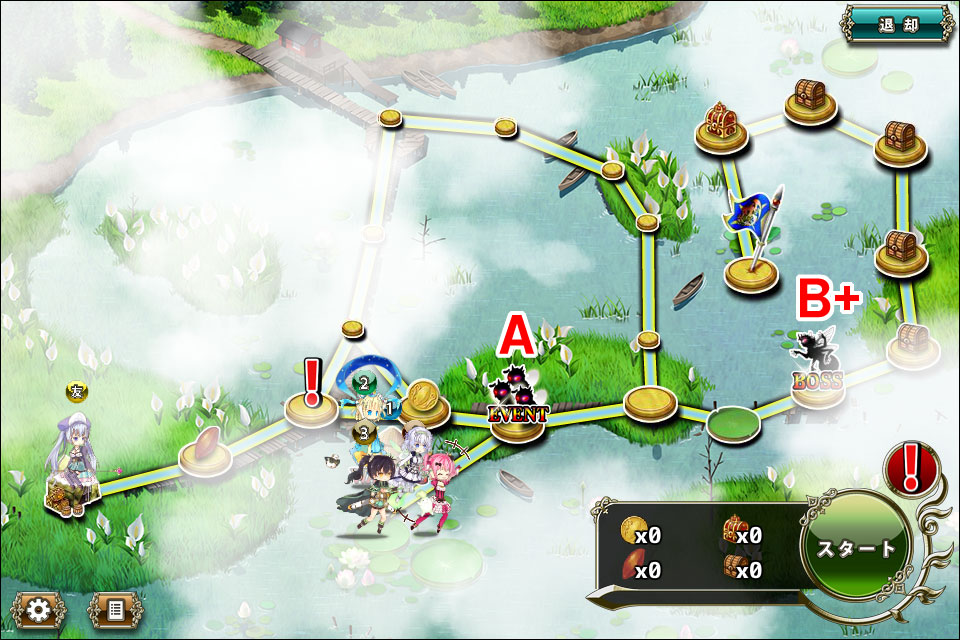
Task: Select the blue flag map node
Action: pos(751,240)
